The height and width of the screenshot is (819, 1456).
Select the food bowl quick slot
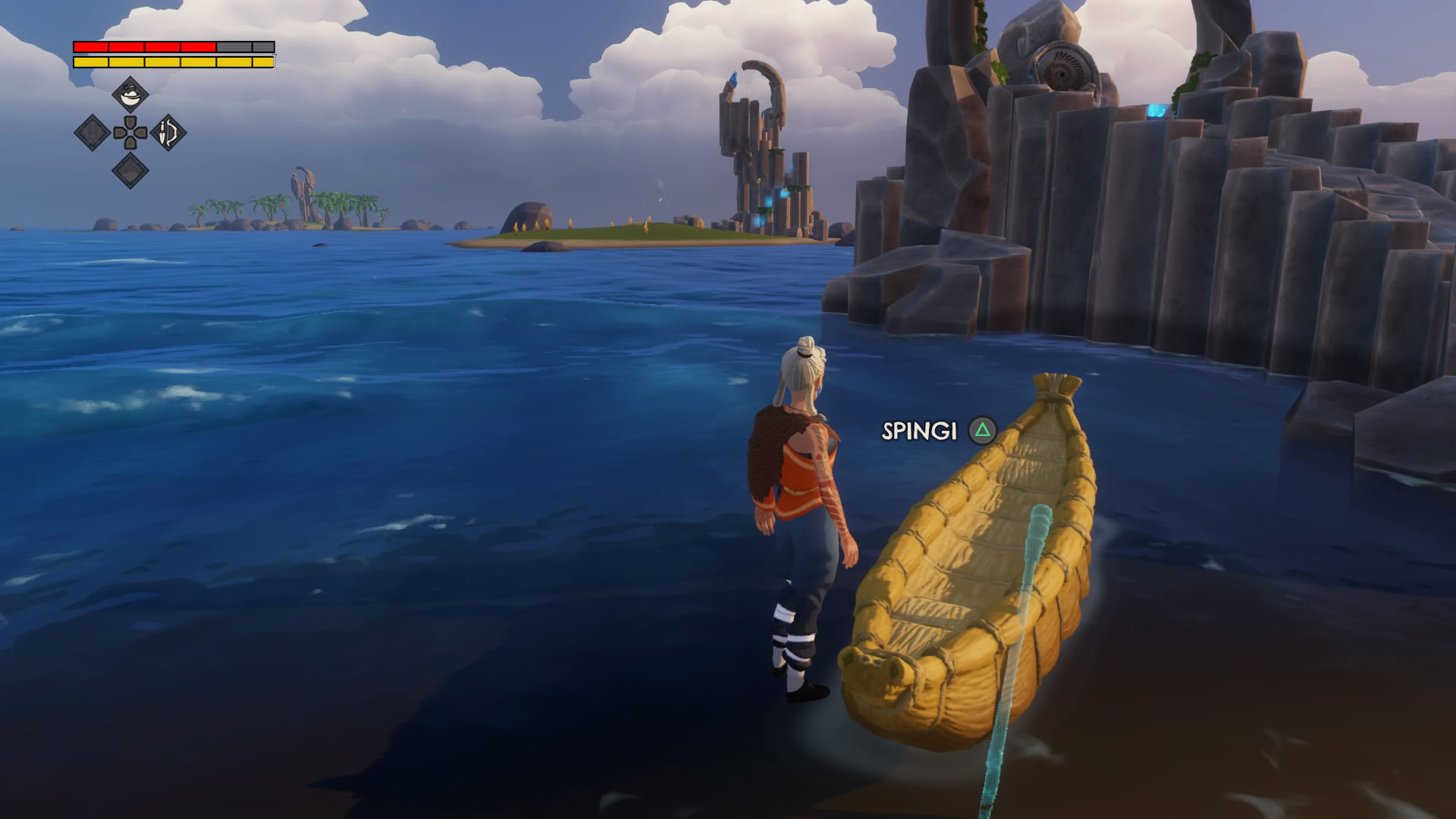(x=130, y=96)
